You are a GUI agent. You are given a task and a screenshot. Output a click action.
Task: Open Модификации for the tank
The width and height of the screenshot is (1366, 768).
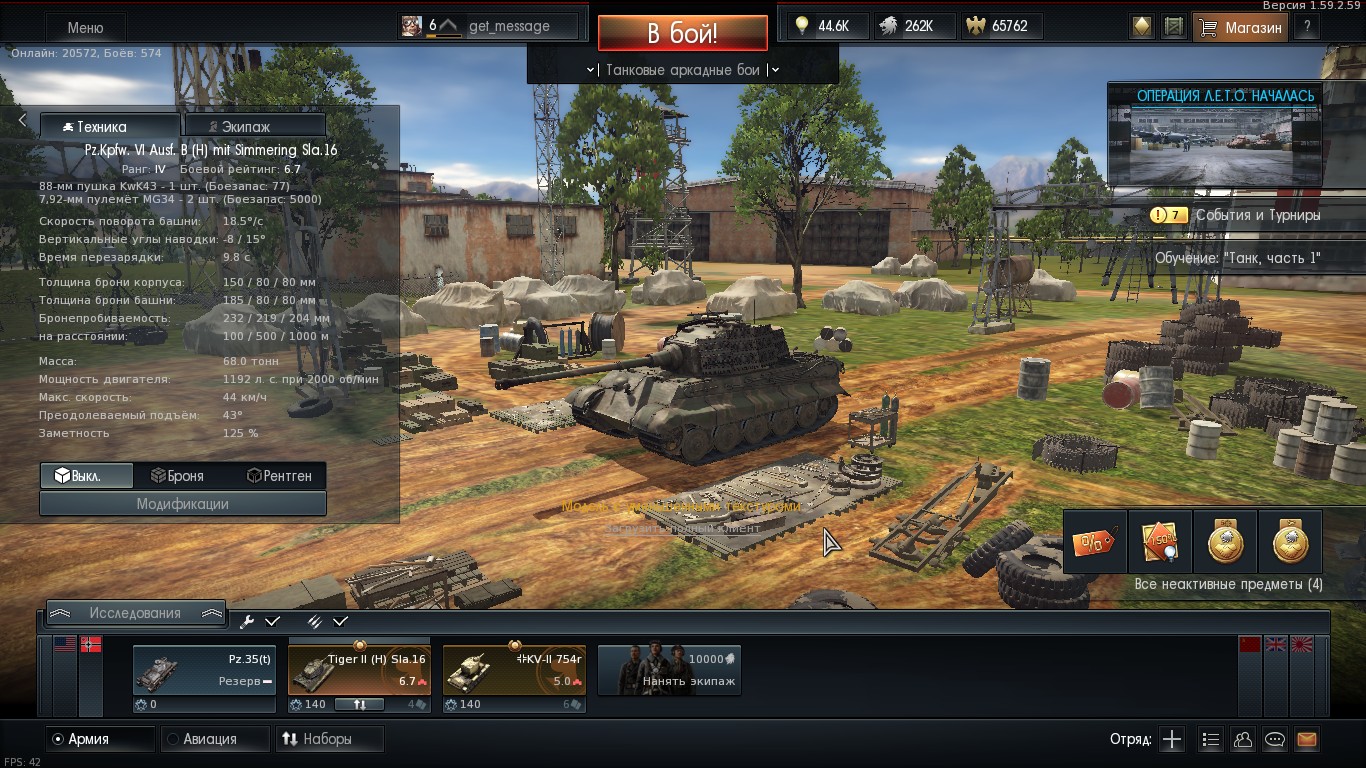(183, 504)
